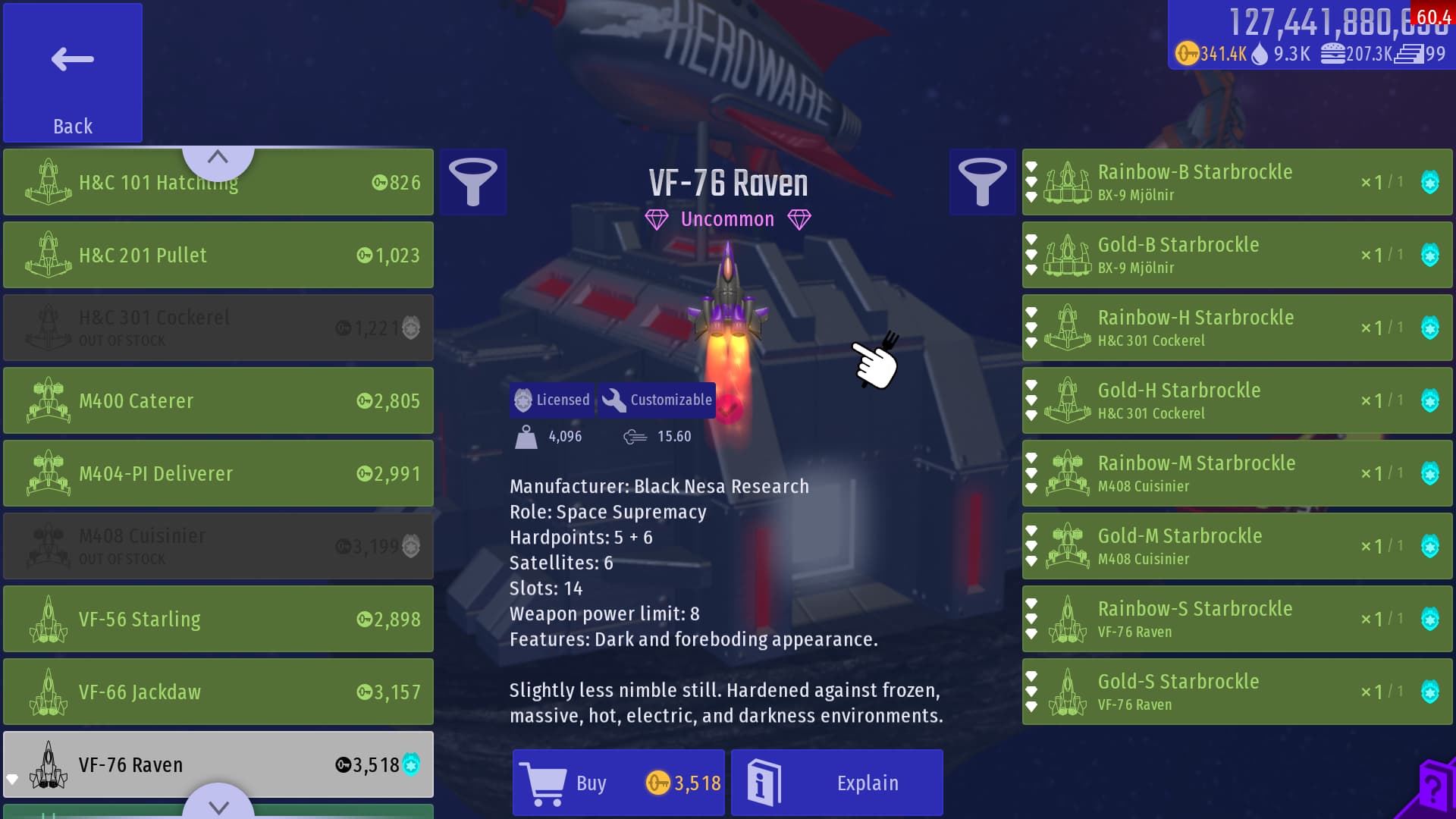1456x819 pixels.
Task: Choose the M400 Caterer ship
Action: [218, 400]
